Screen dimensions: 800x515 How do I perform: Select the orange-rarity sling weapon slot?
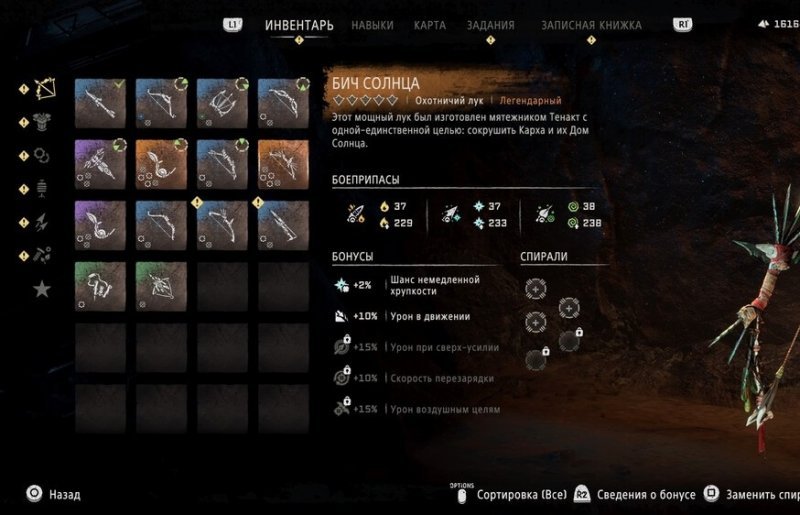(161, 164)
